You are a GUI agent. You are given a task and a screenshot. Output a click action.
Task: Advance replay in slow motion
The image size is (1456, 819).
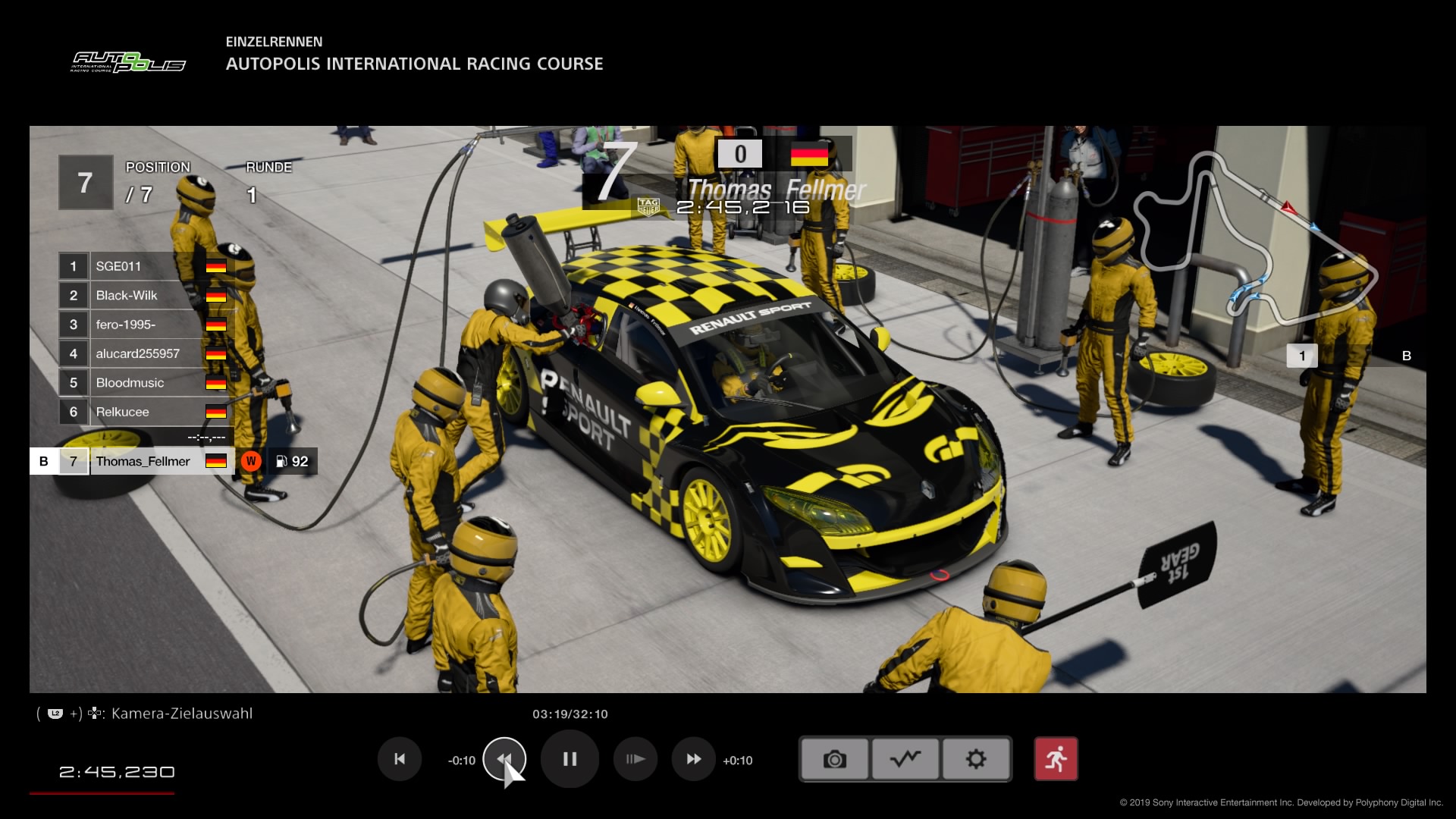[635, 759]
